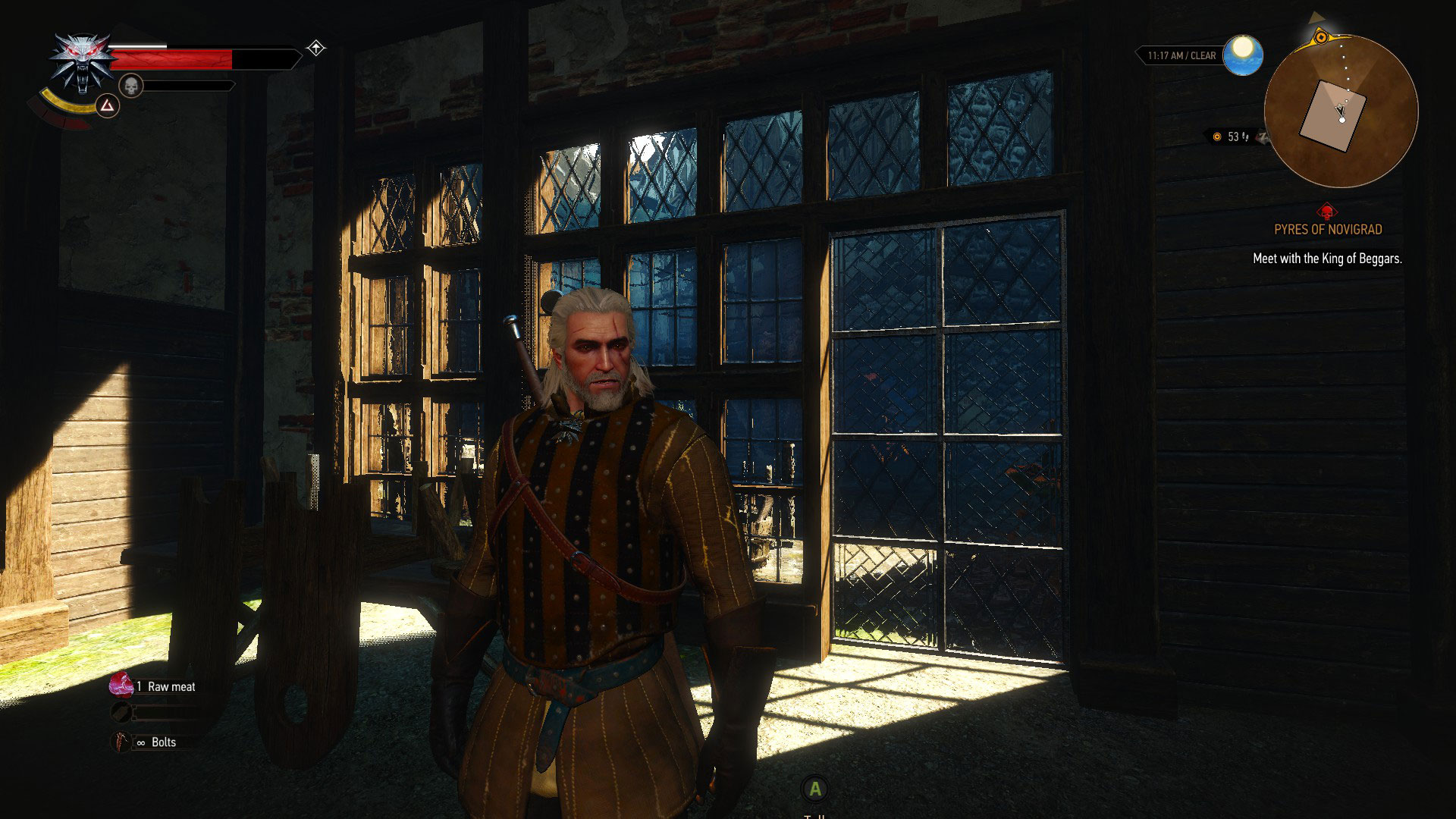Click the wolf medallion emblem
The height and width of the screenshot is (819, 1456).
point(81,59)
